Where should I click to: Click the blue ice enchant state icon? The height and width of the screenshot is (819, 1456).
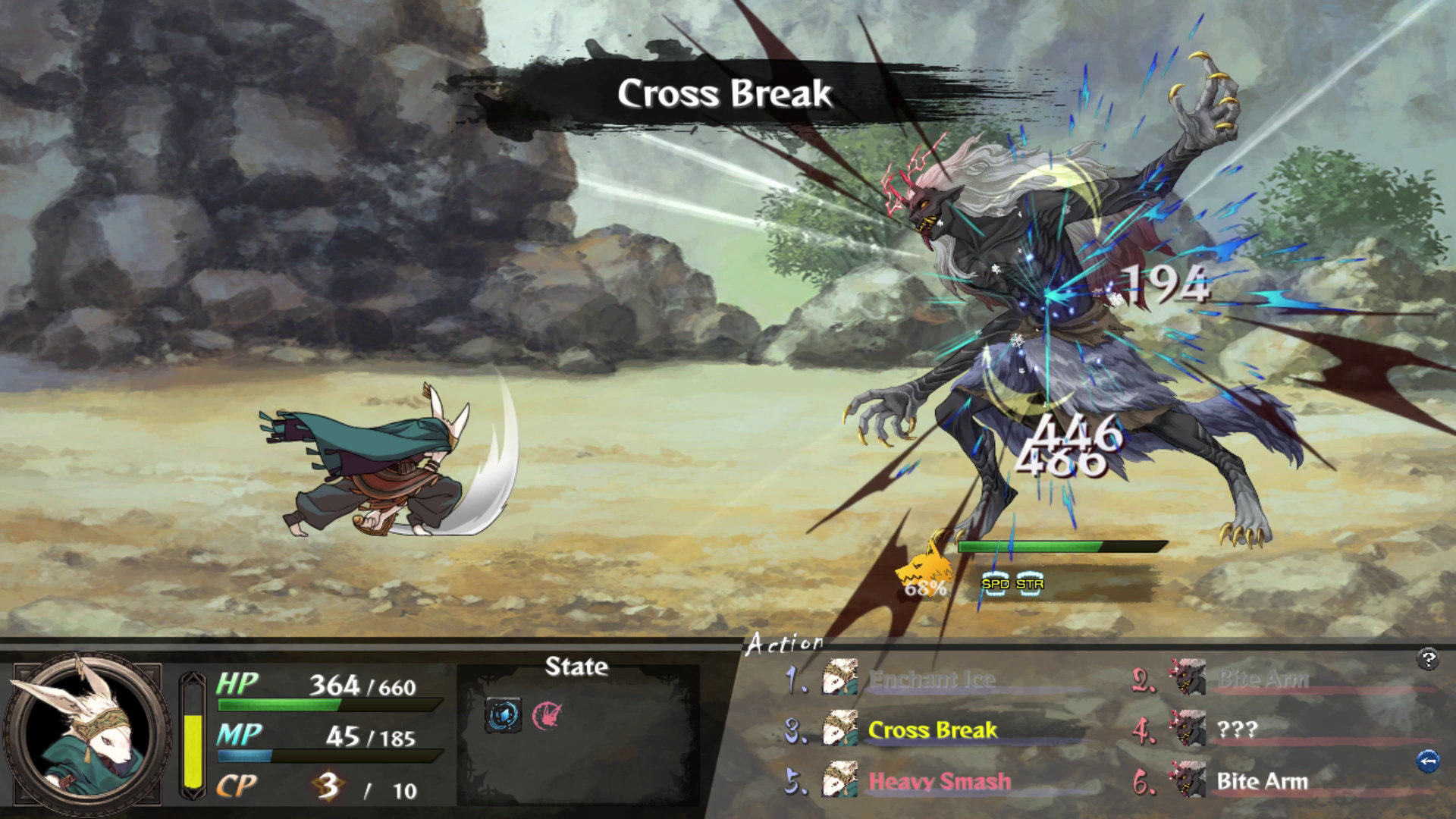pyautogui.click(x=503, y=714)
